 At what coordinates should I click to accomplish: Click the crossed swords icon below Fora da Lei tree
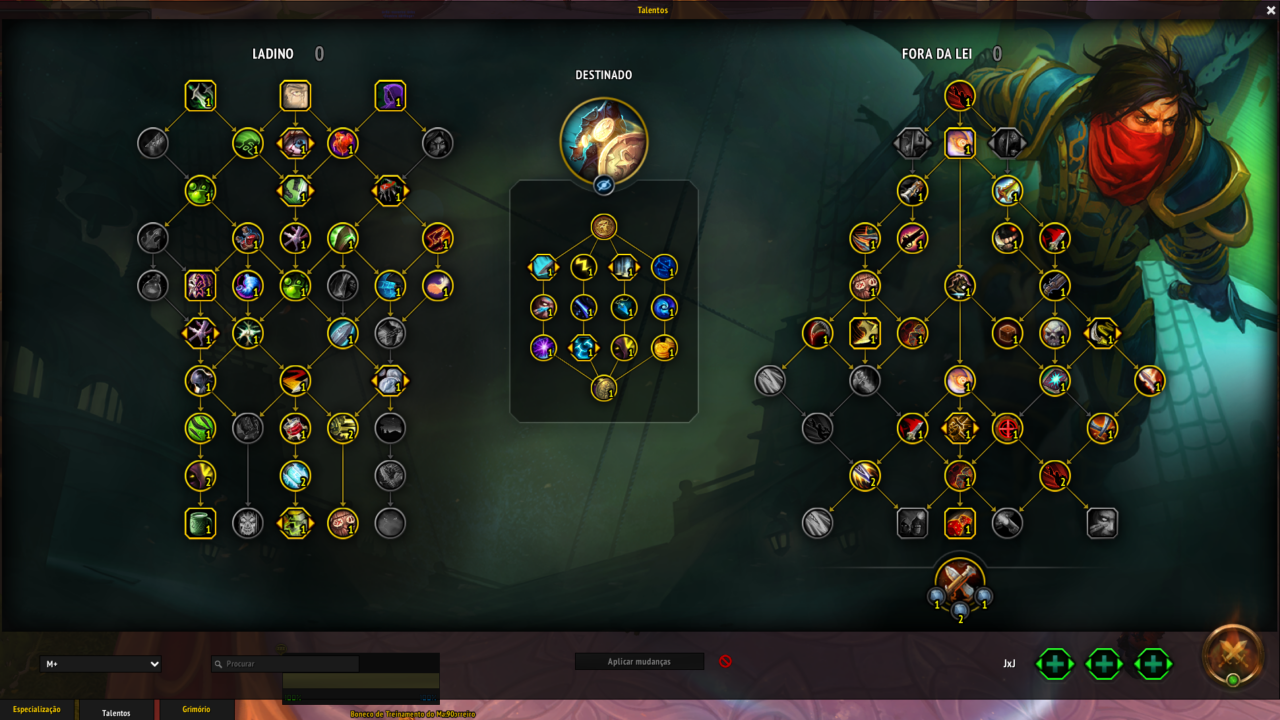(960, 579)
